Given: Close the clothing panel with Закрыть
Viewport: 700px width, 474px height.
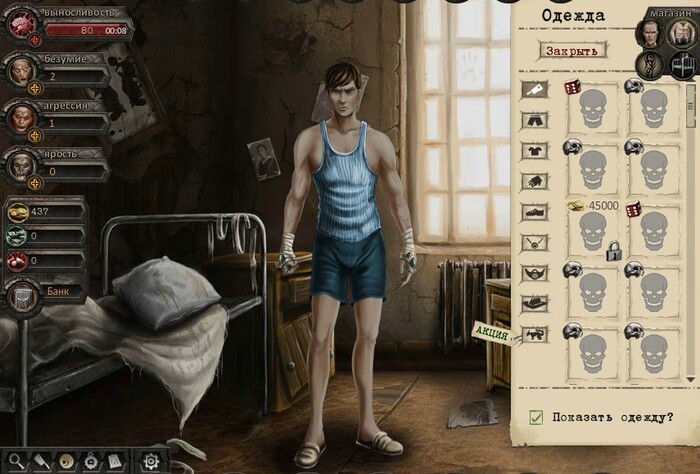Looking at the screenshot, I should (573, 50).
